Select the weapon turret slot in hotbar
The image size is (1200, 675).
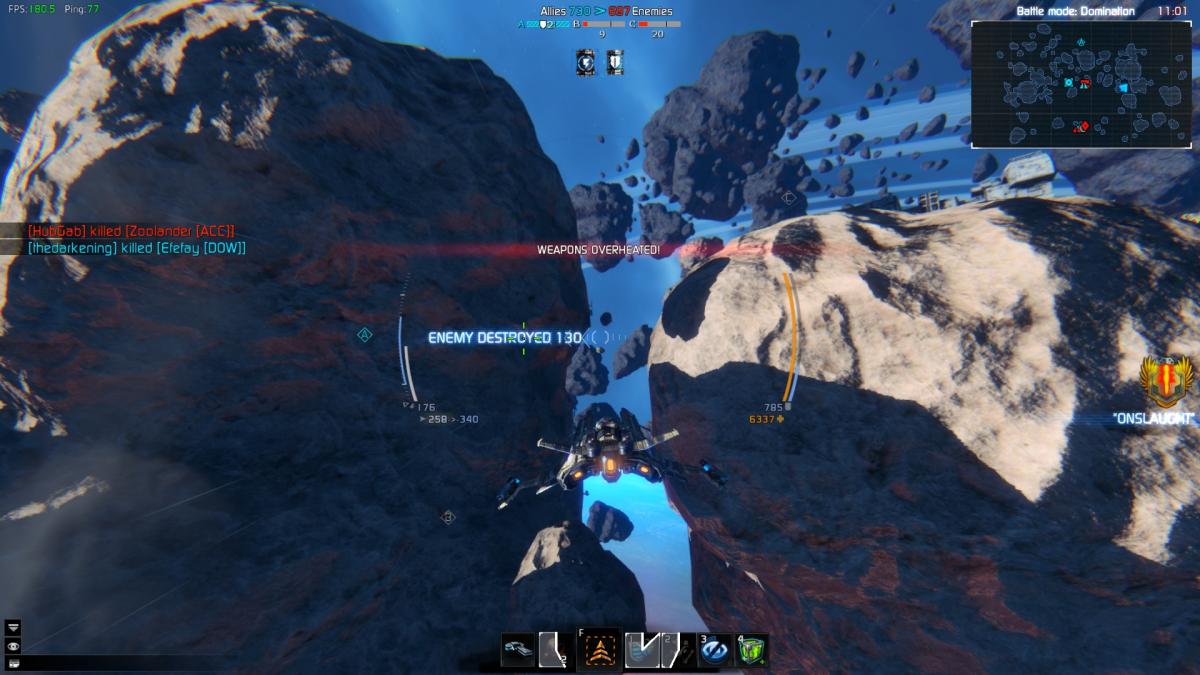pos(518,649)
